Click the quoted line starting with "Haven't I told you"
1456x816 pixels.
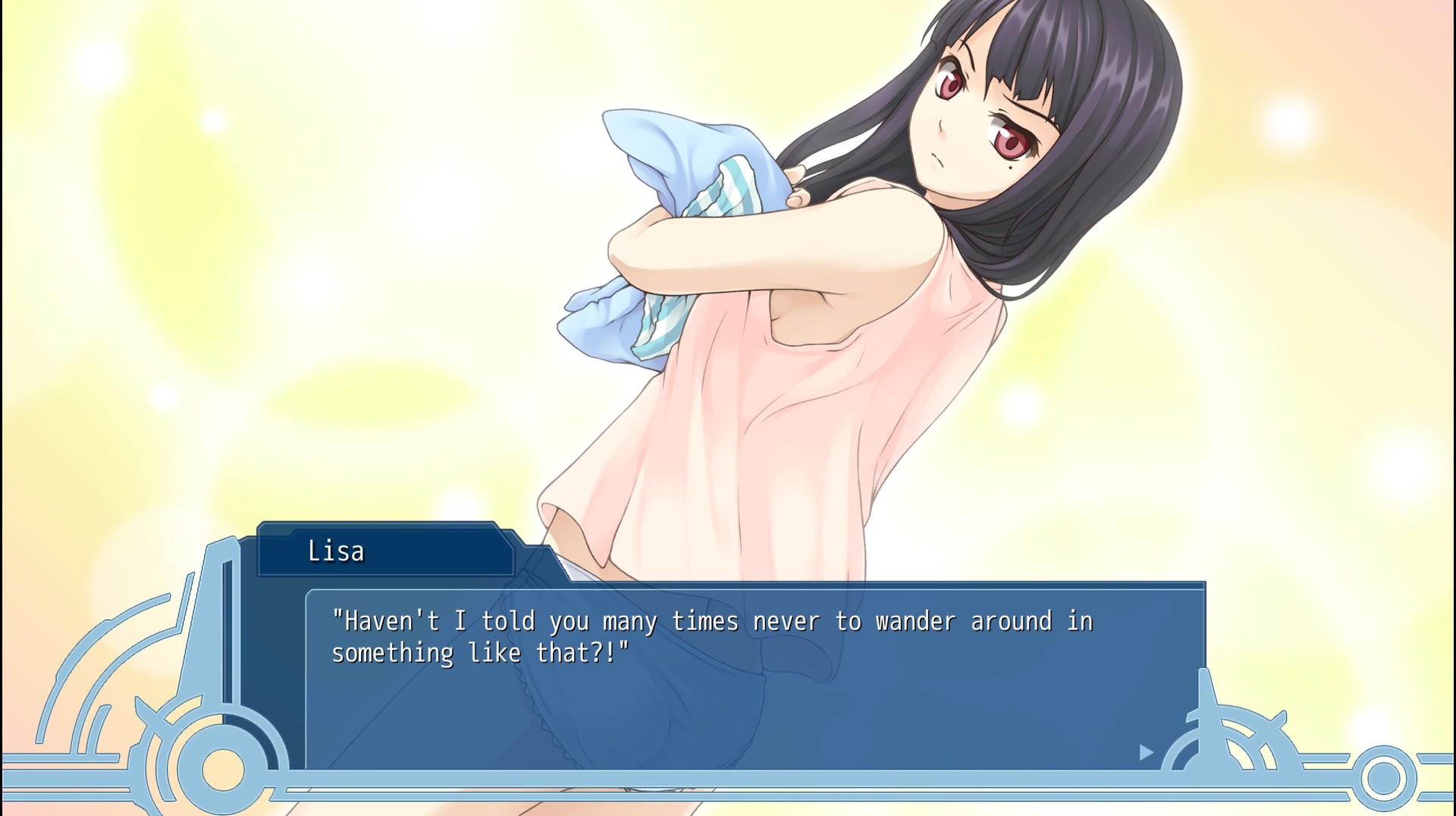(713, 620)
